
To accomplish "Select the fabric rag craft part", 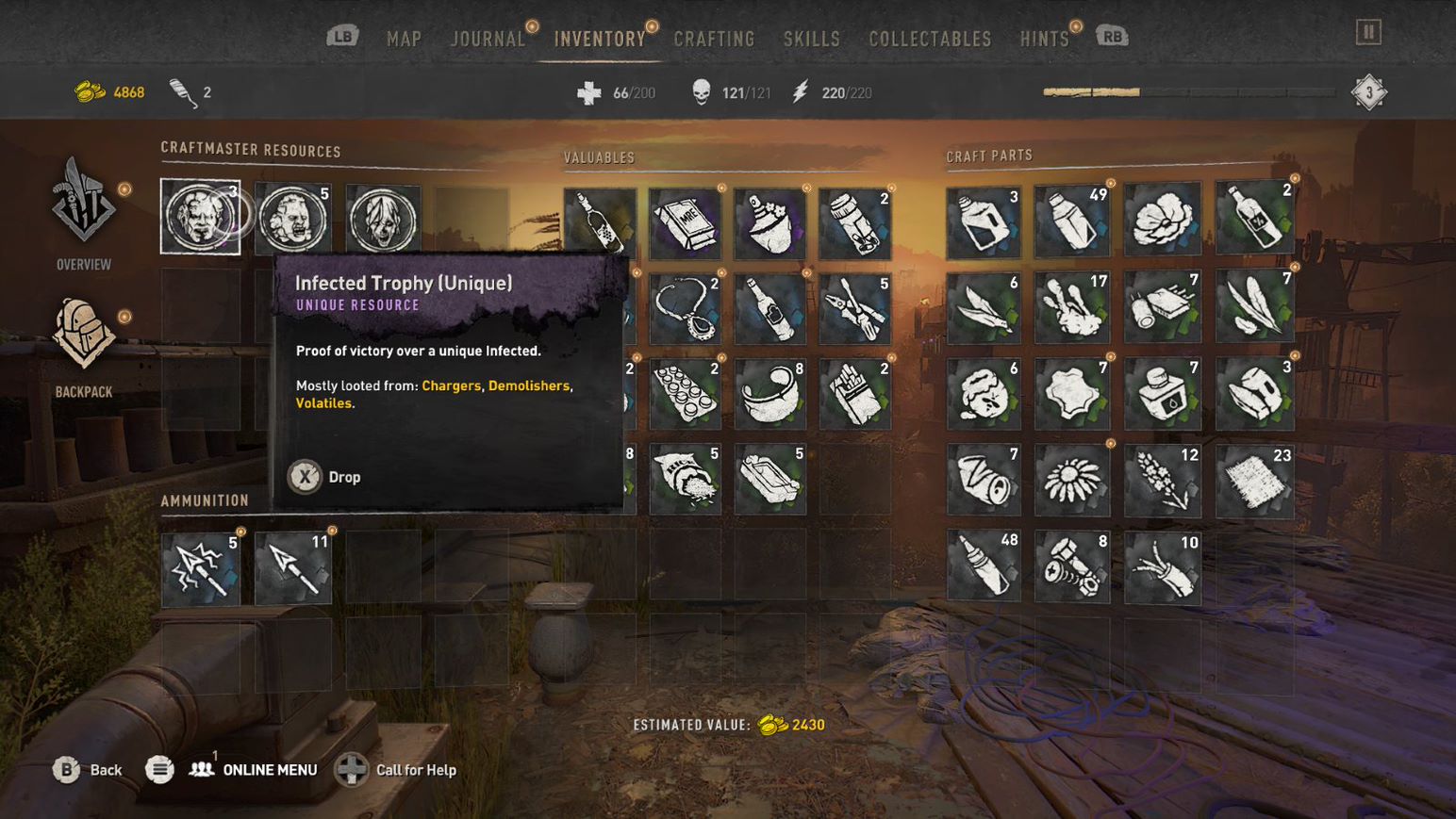I will tap(1254, 479).
